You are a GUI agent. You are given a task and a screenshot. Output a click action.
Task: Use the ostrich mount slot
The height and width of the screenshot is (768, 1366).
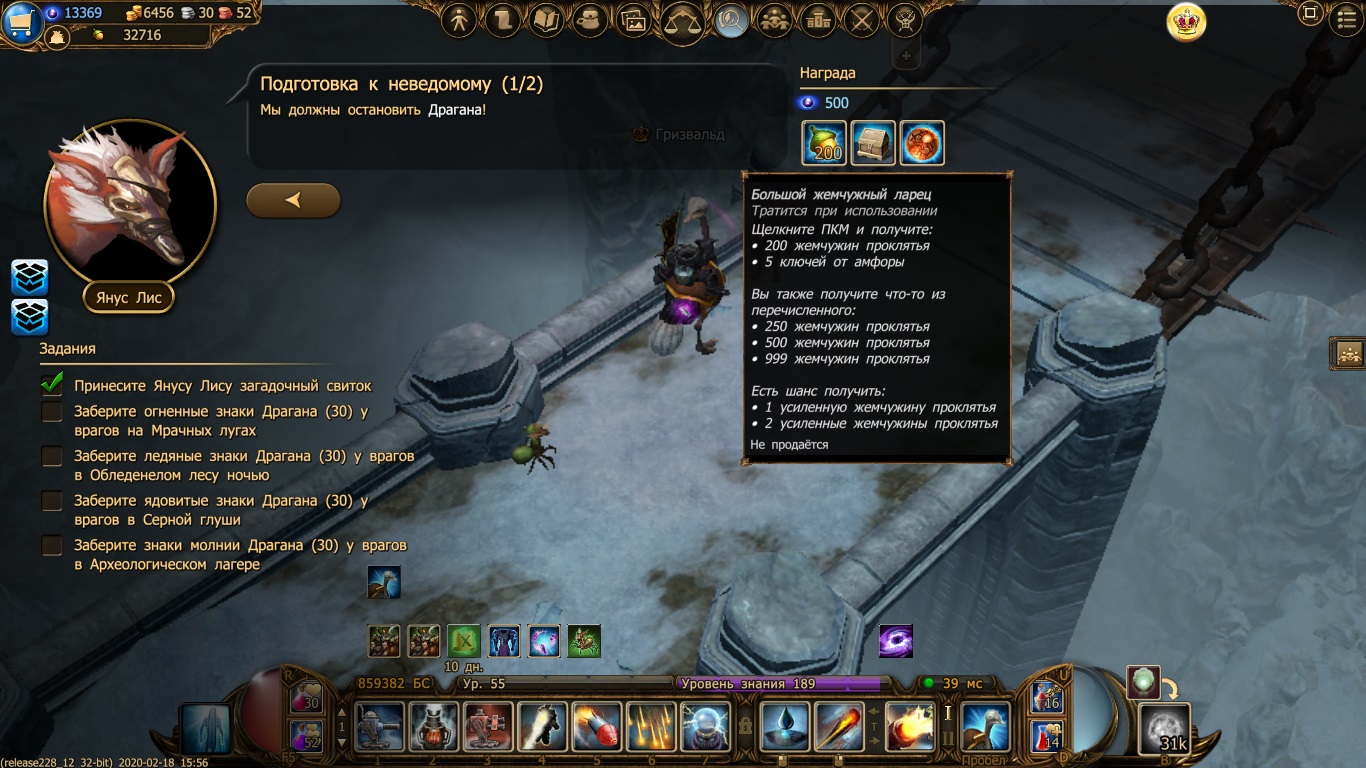tap(985, 727)
